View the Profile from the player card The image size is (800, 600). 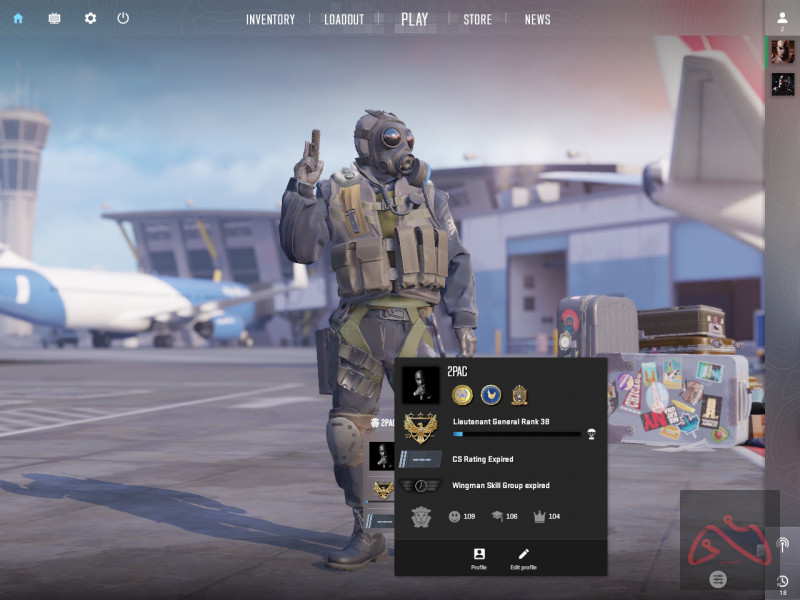[x=478, y=558]
